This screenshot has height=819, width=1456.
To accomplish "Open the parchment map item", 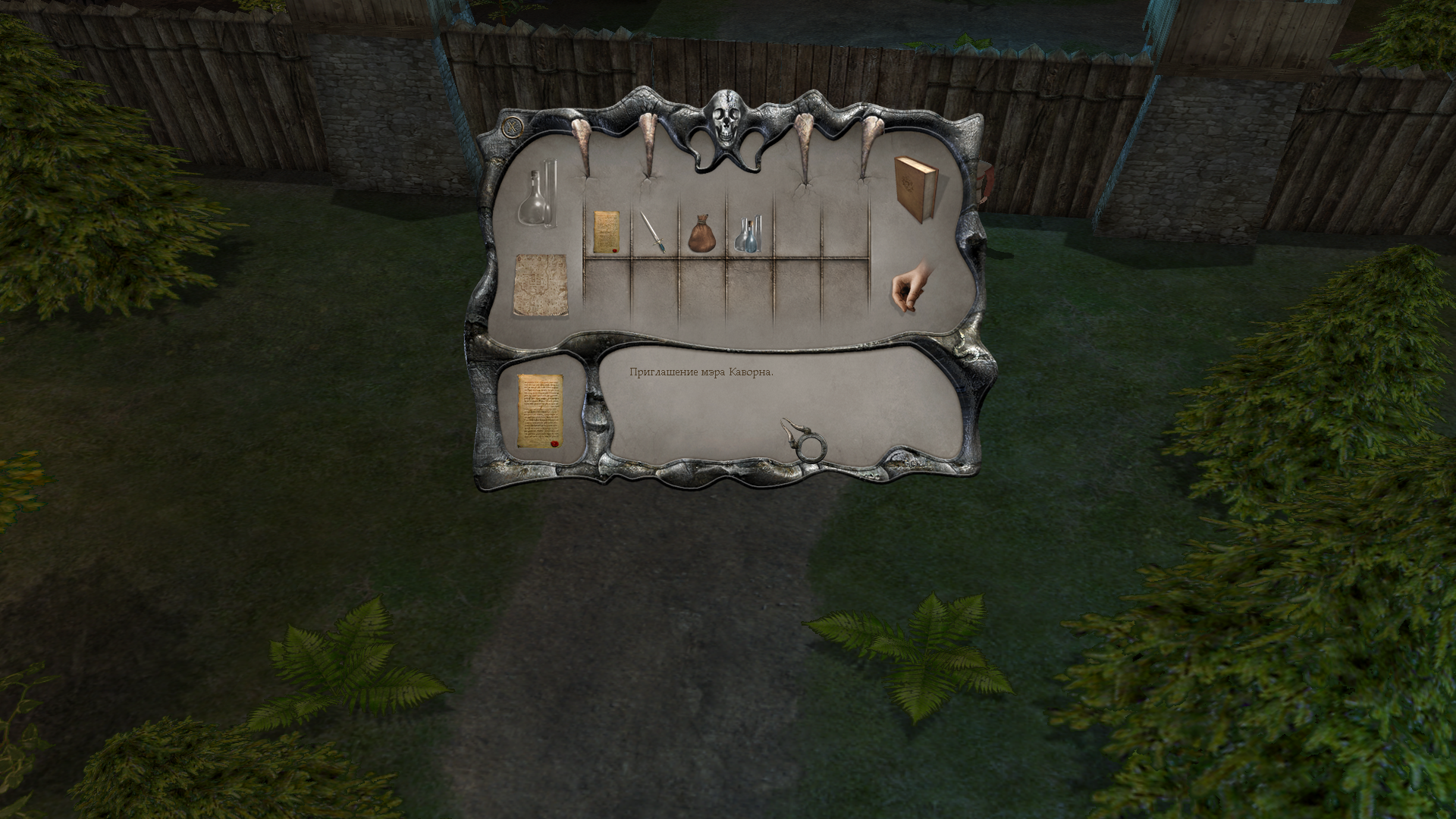I will pyautogui.click(x=540, y=284).
